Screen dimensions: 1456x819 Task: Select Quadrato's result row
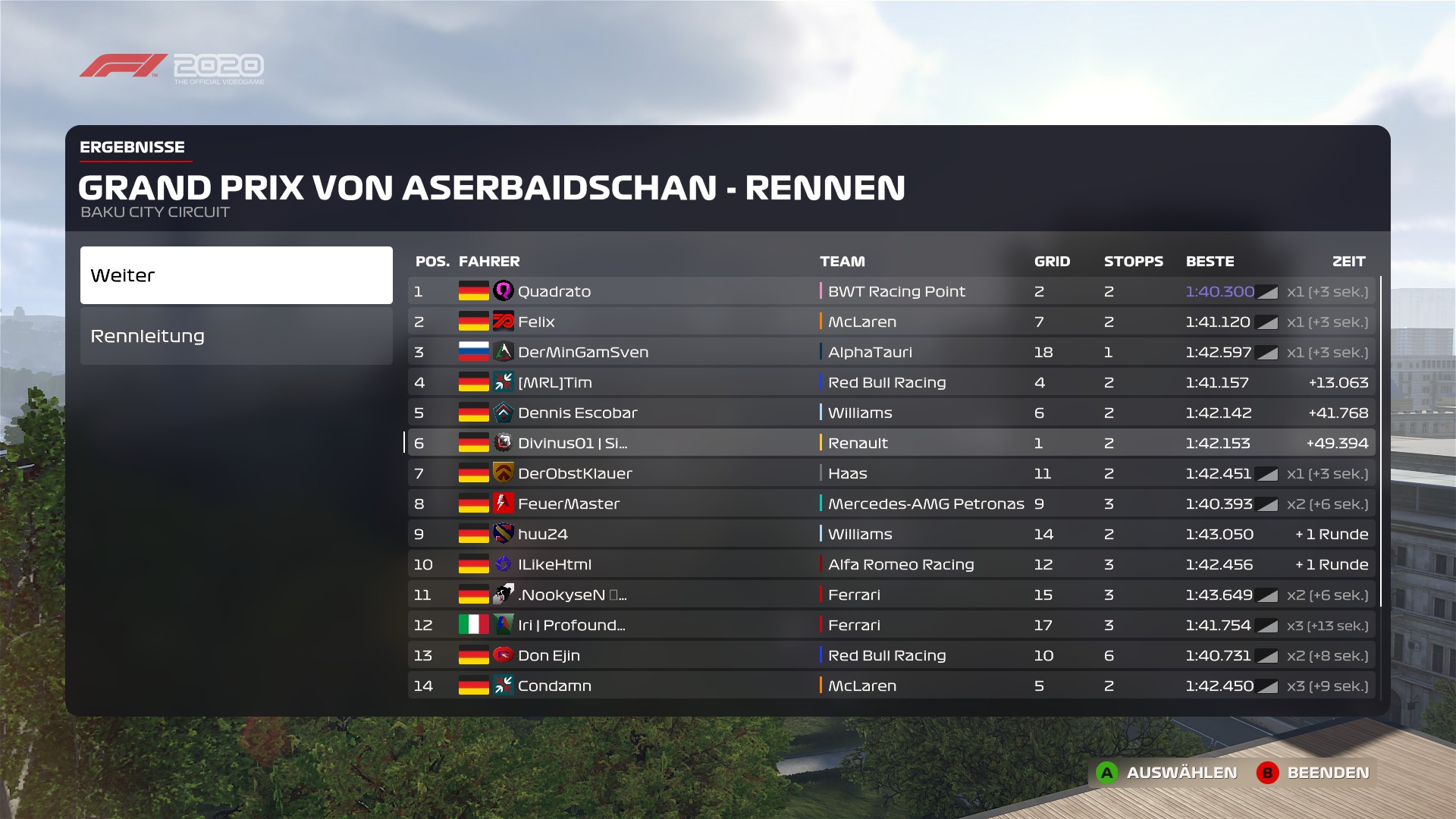[891, 291]
